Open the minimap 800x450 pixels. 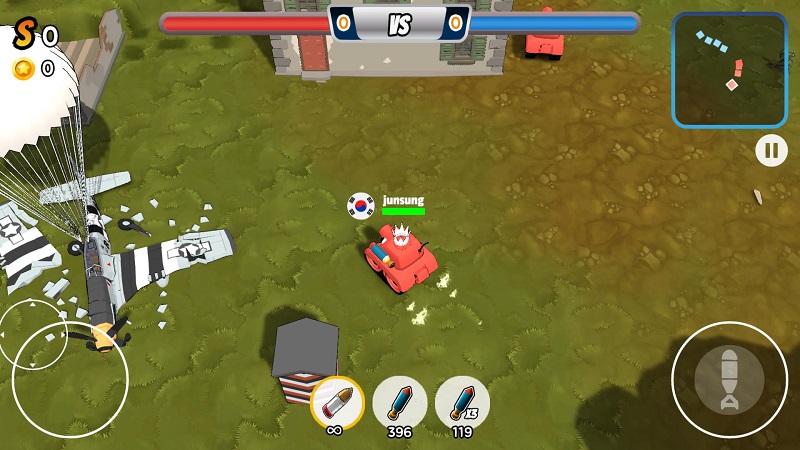(x=729, y=70)
